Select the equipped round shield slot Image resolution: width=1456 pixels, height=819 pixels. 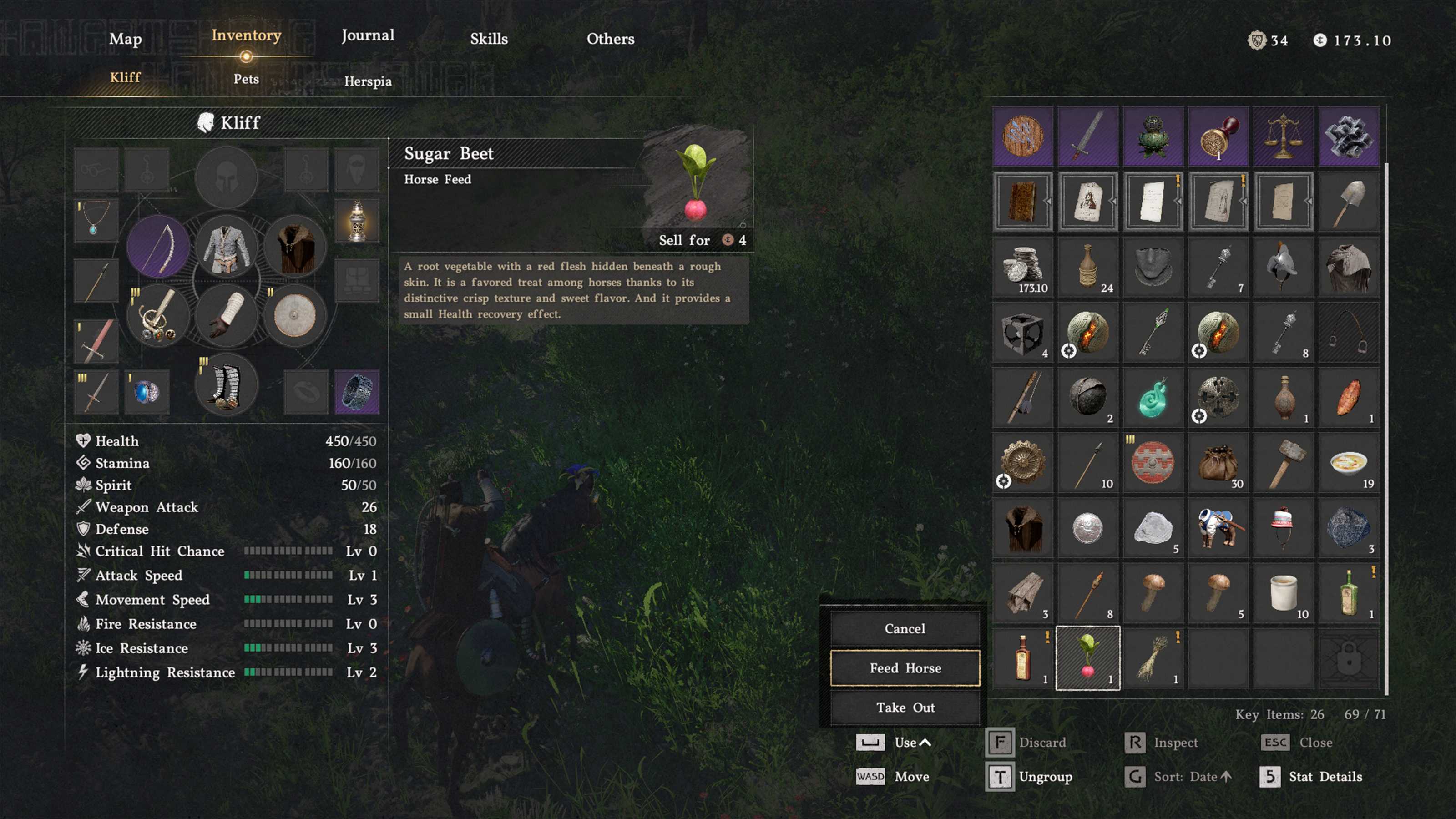point(294,315)
